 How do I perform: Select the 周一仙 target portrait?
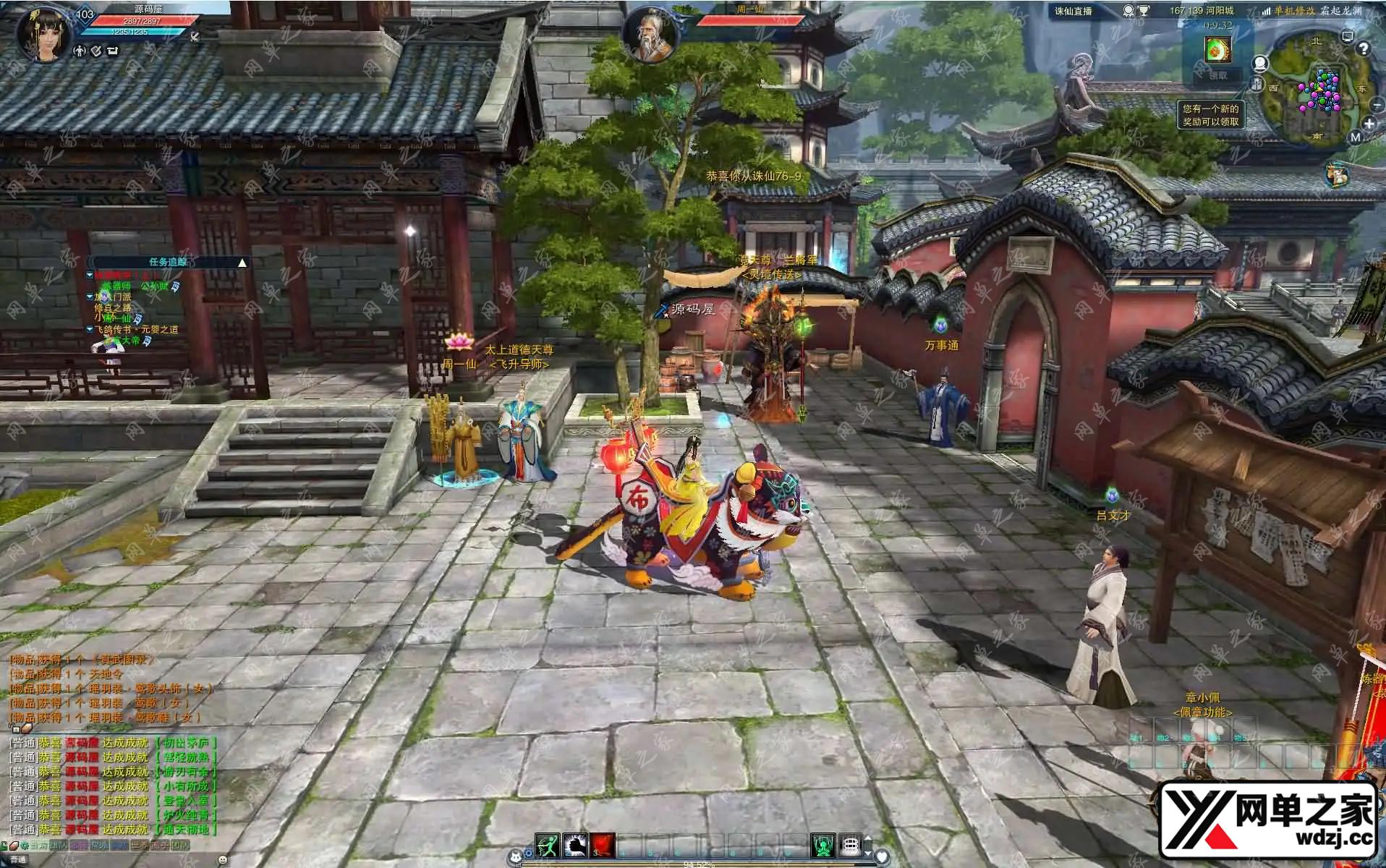pyautogui.click(x=650, y=34)
